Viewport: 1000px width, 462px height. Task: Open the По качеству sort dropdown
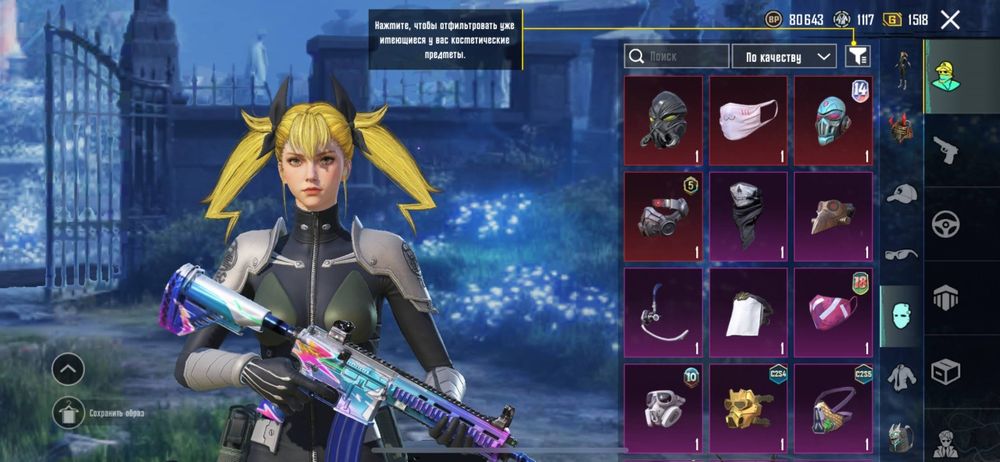[784, 56]
